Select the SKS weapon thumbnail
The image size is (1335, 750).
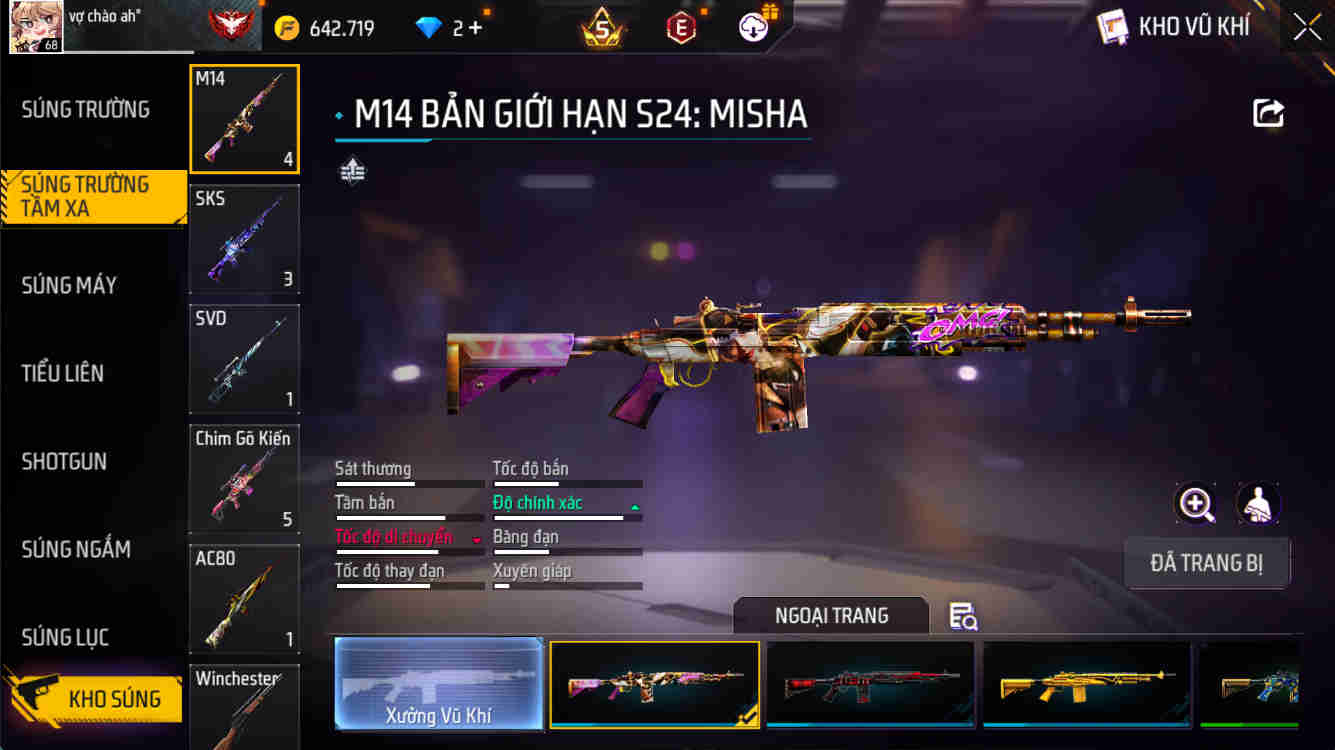coord(244,238)
